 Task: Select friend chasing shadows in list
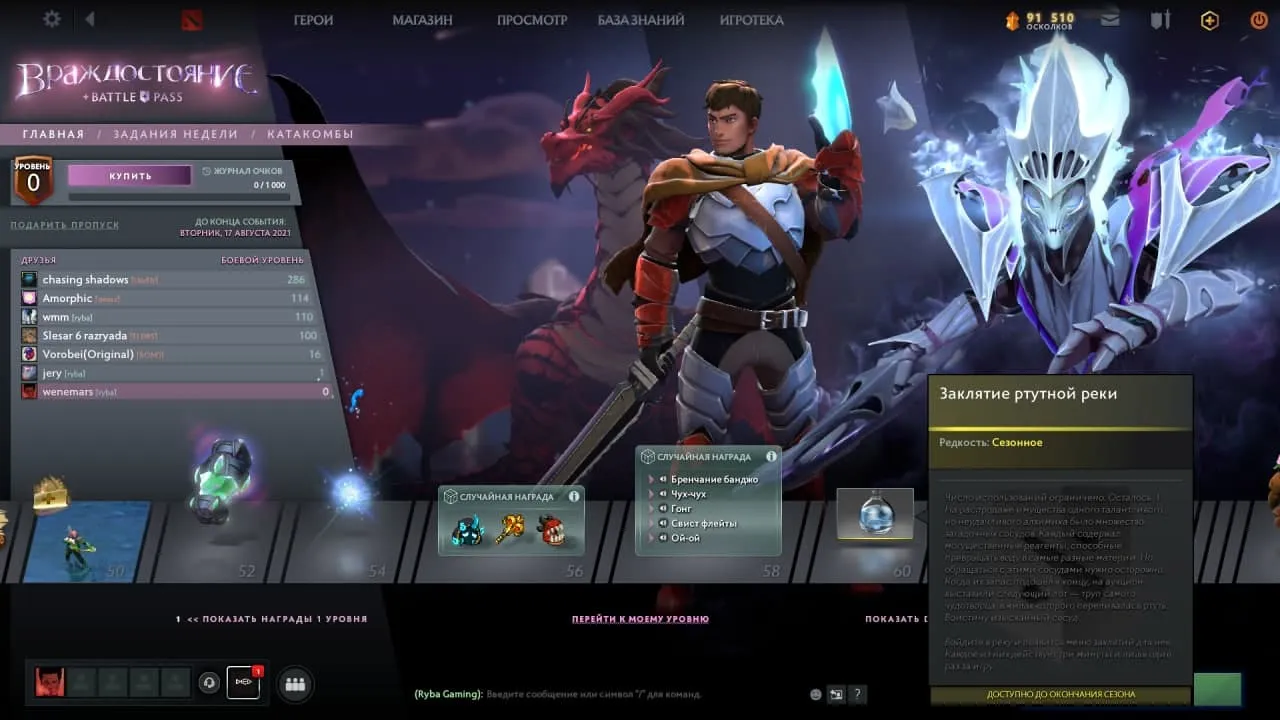(x=85, y=280)
